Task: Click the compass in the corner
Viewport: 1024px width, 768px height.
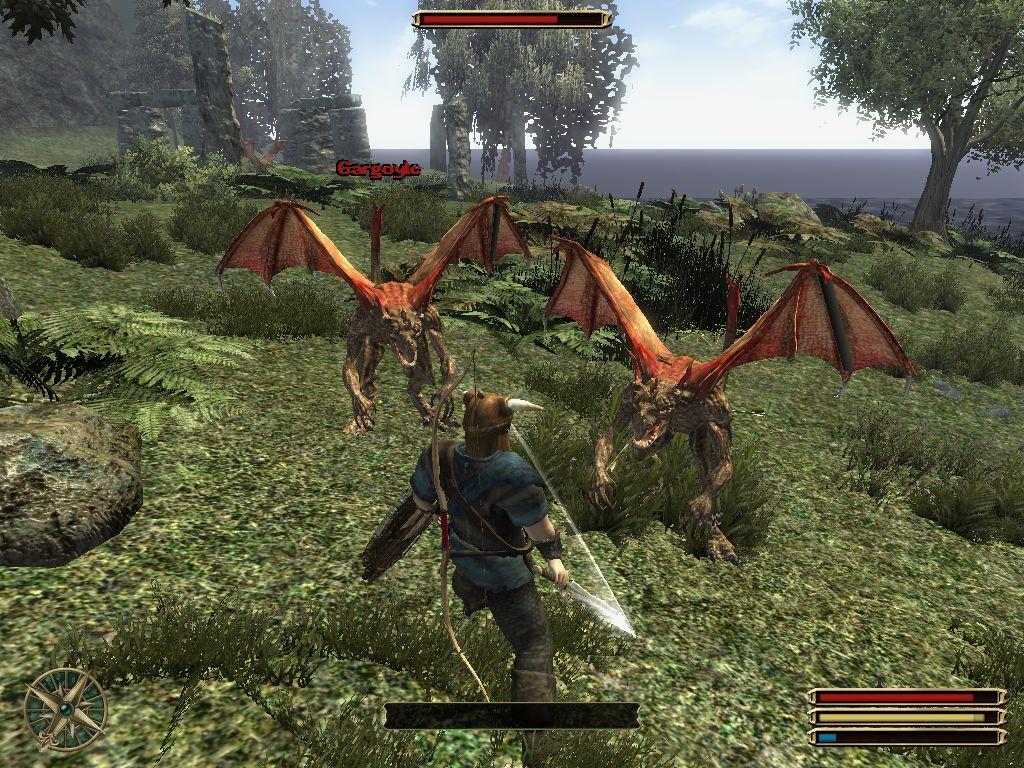Action: (x=66, y=709)
